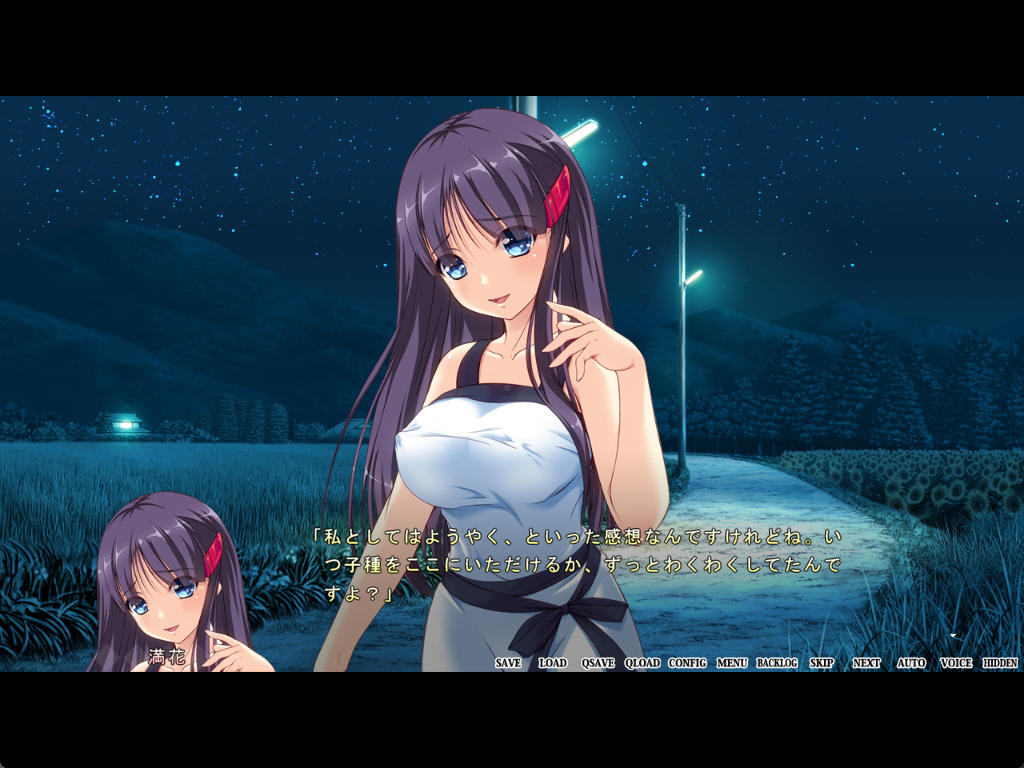Open the LOAD screen
The image size is (1024, 768).
(x=552, y=663)
